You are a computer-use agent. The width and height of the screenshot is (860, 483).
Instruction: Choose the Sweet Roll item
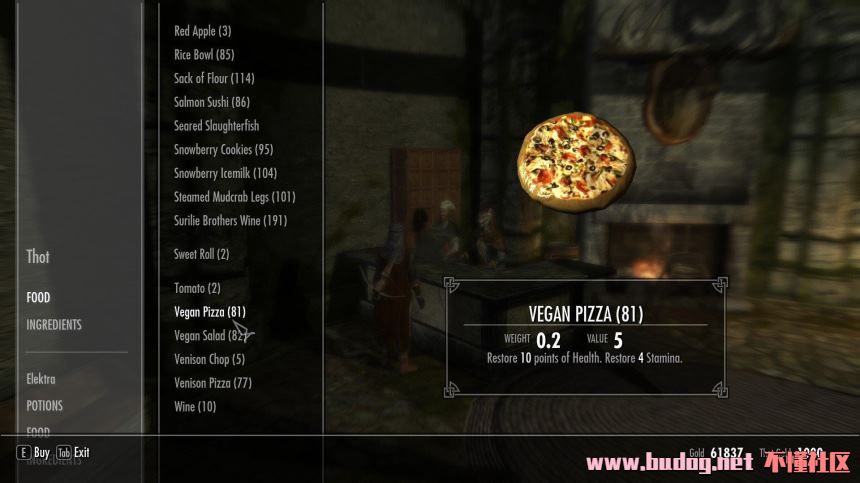201,255
